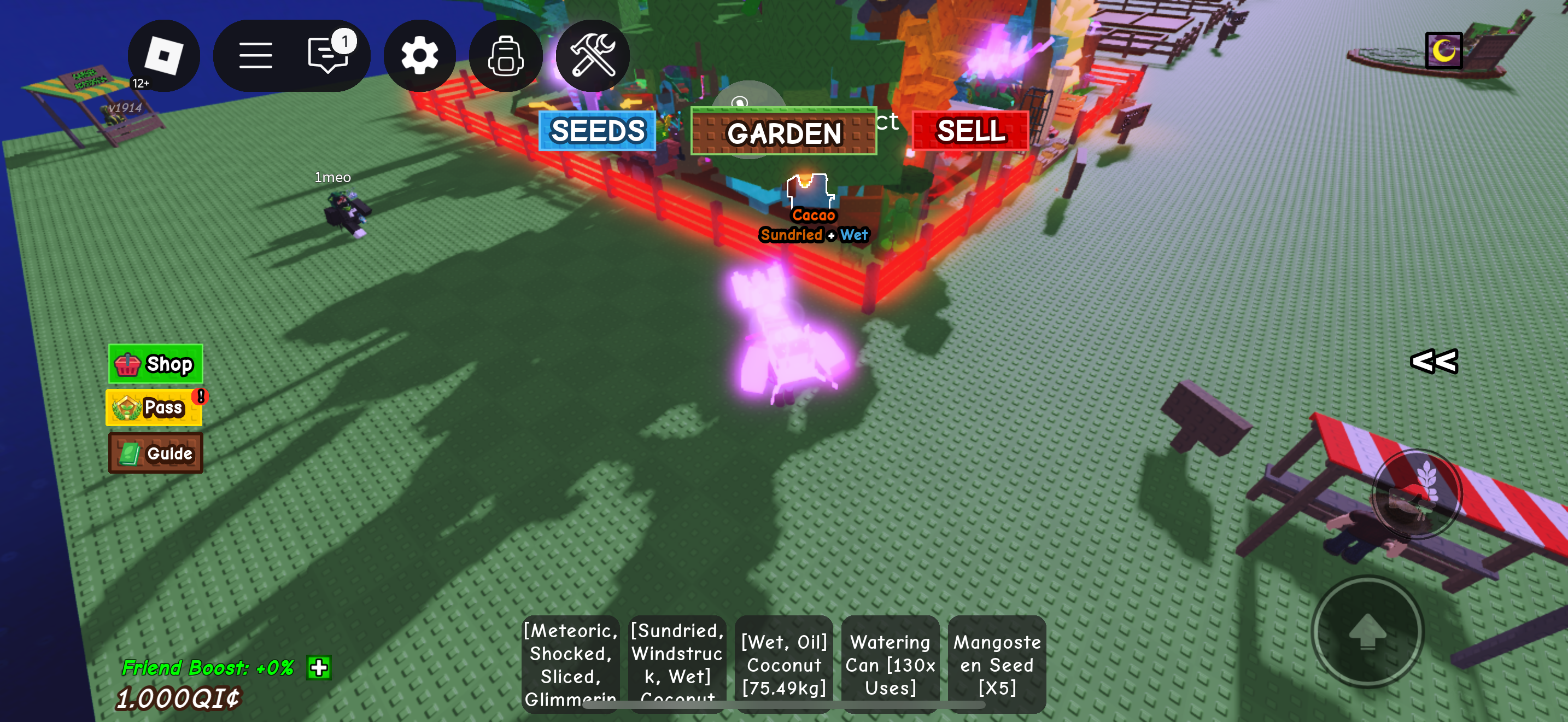The image size is (1568, 722).
Task: Tap the jump arrow button
Action: (1367, 631)
